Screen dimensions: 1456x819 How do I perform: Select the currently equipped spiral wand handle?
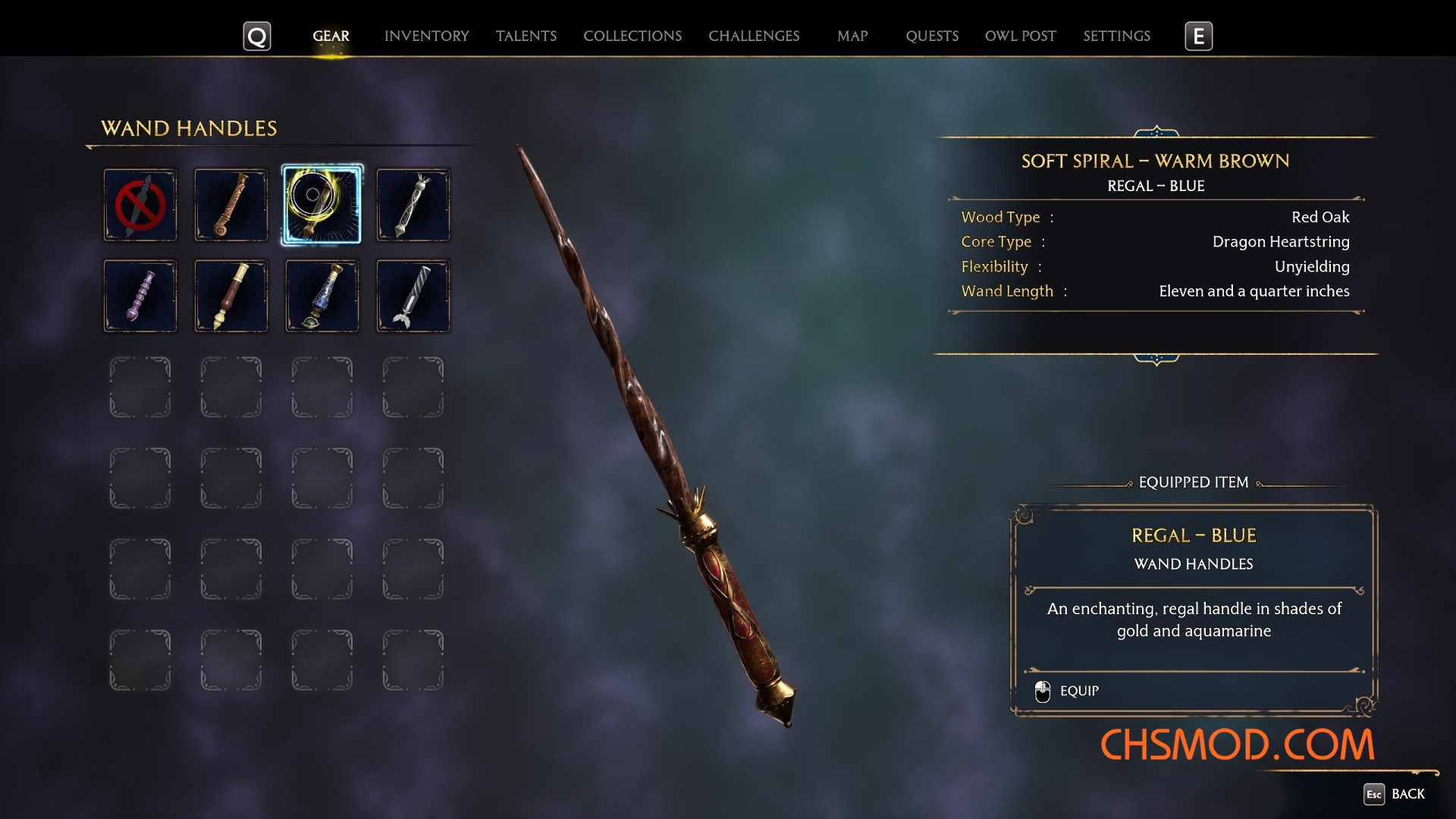pyautogui.click(x=322, y=205)
